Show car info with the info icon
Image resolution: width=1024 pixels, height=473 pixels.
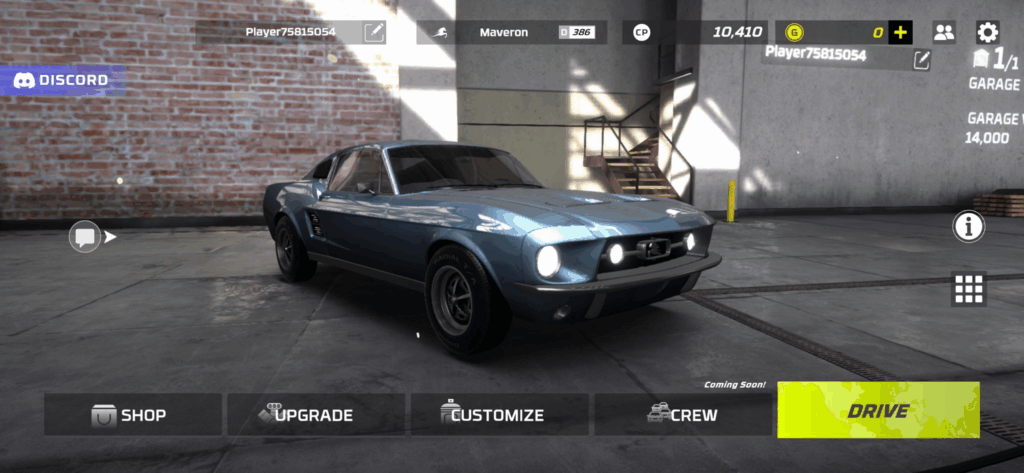[x=968, y=228]
